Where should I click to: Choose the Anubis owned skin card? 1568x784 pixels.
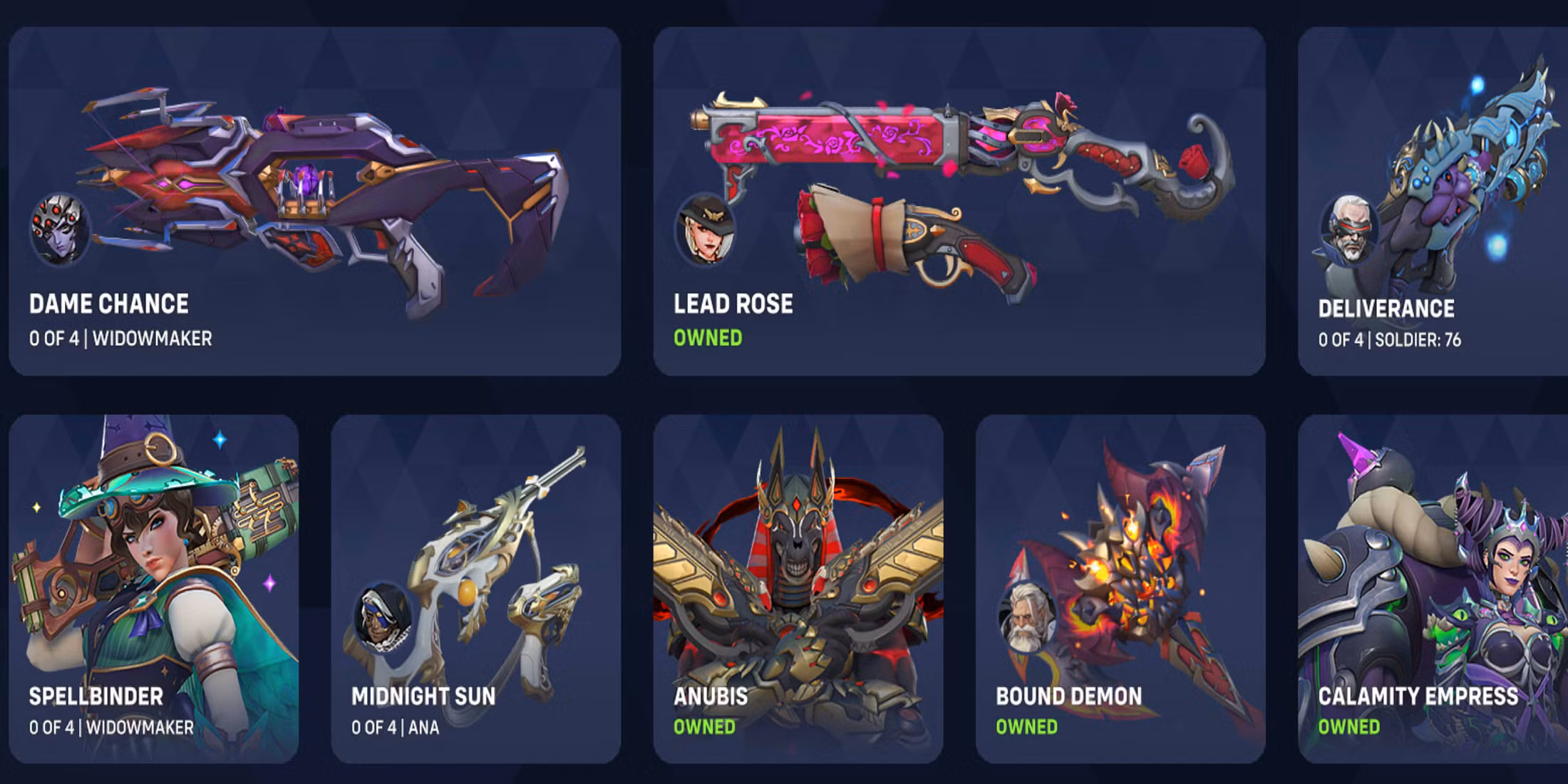[x=798, y=589]
